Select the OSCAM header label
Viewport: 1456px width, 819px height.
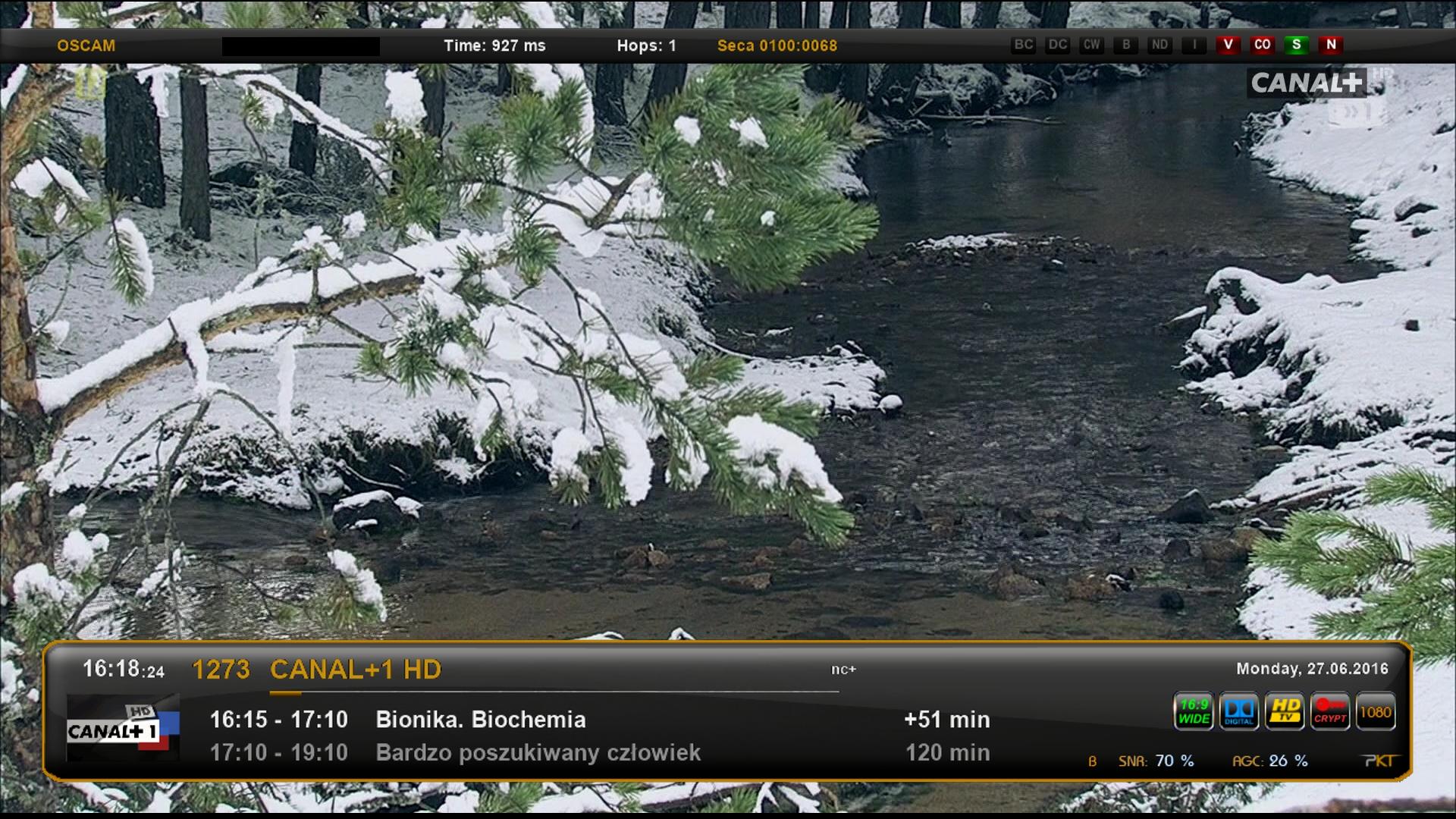pos(86,45)
